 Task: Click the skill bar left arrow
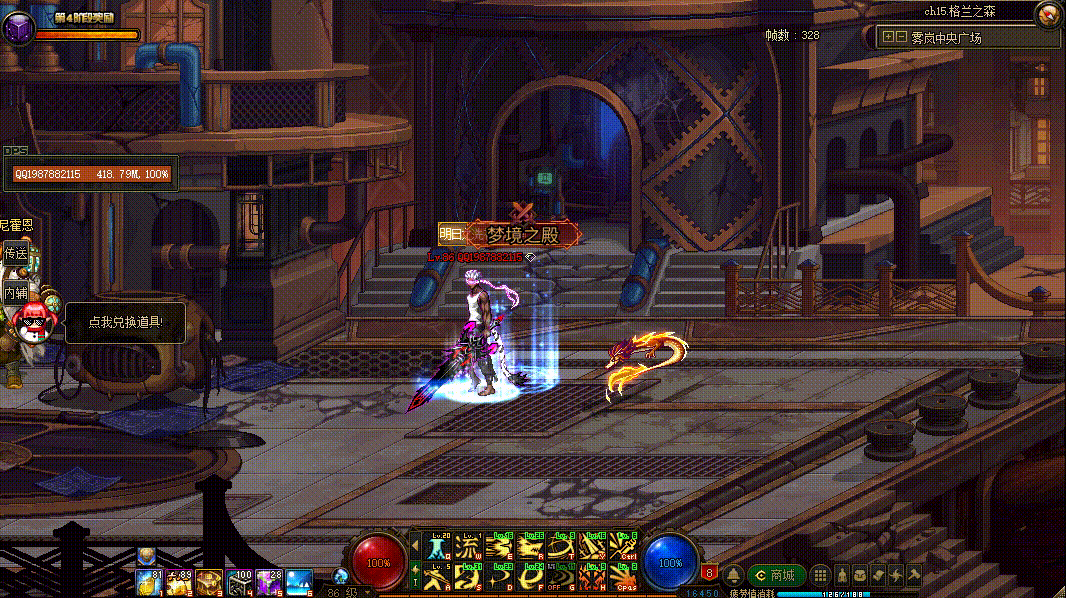click(x=415, y=545)
